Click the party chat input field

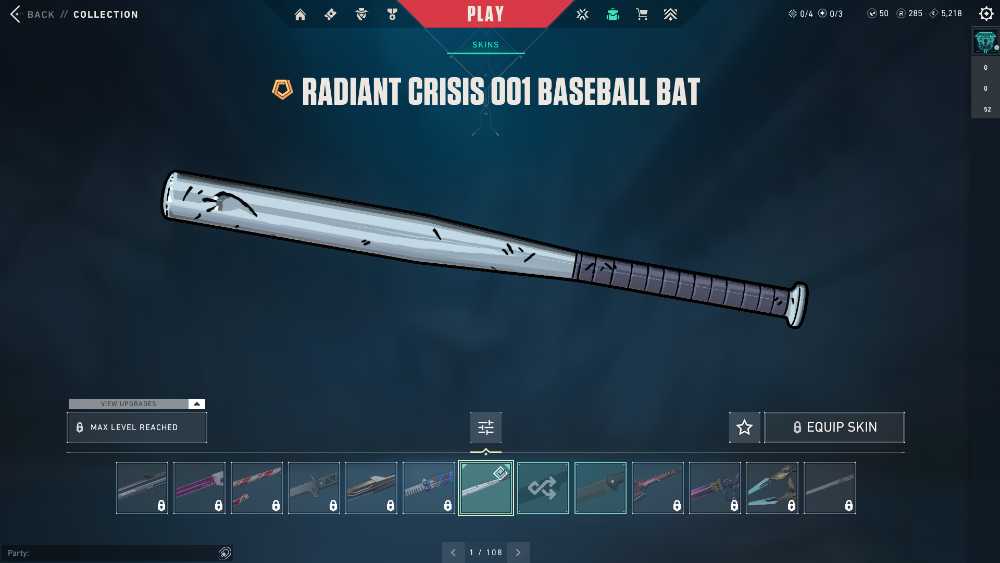[110, 553]
